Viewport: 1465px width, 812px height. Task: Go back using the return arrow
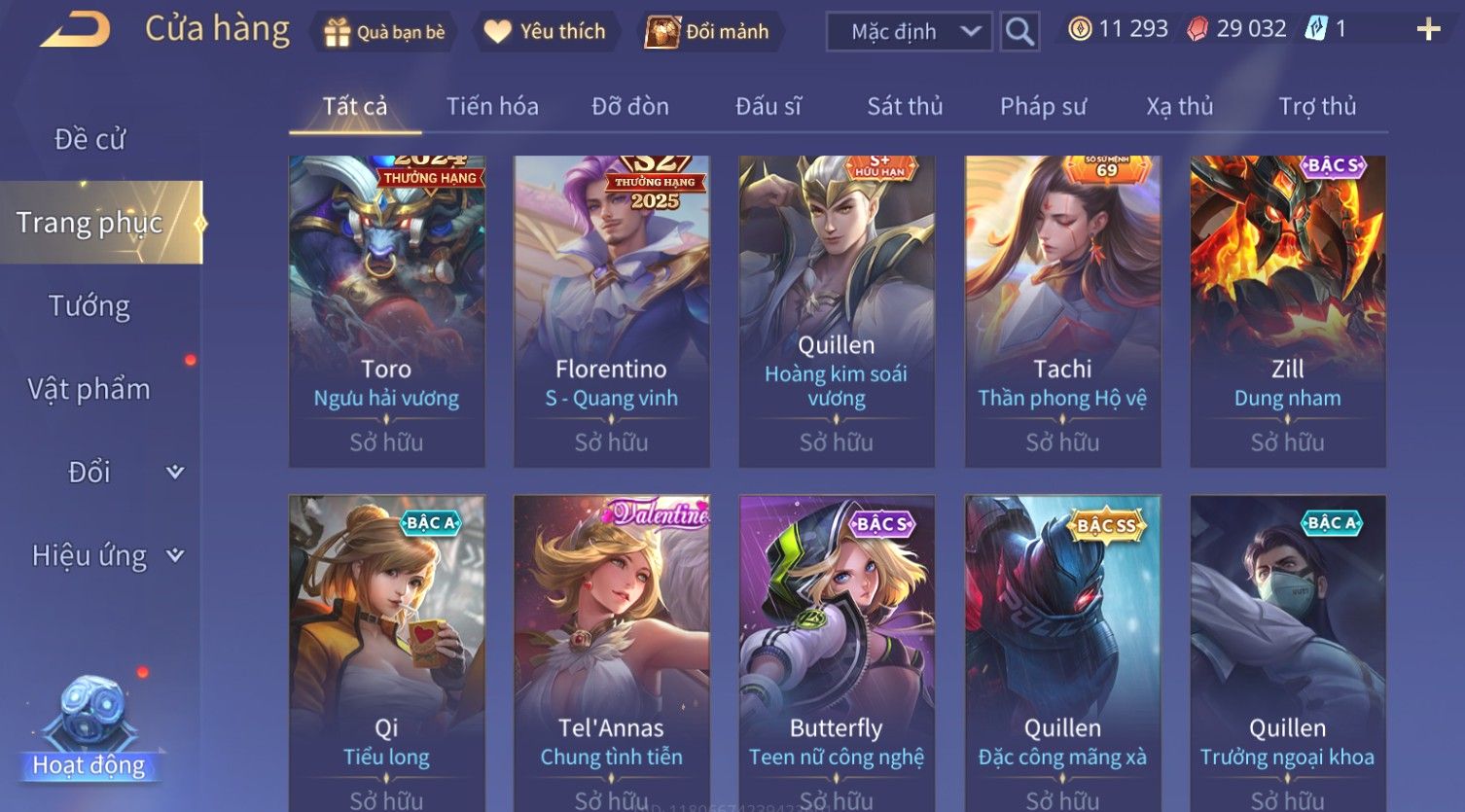[74, 30]
